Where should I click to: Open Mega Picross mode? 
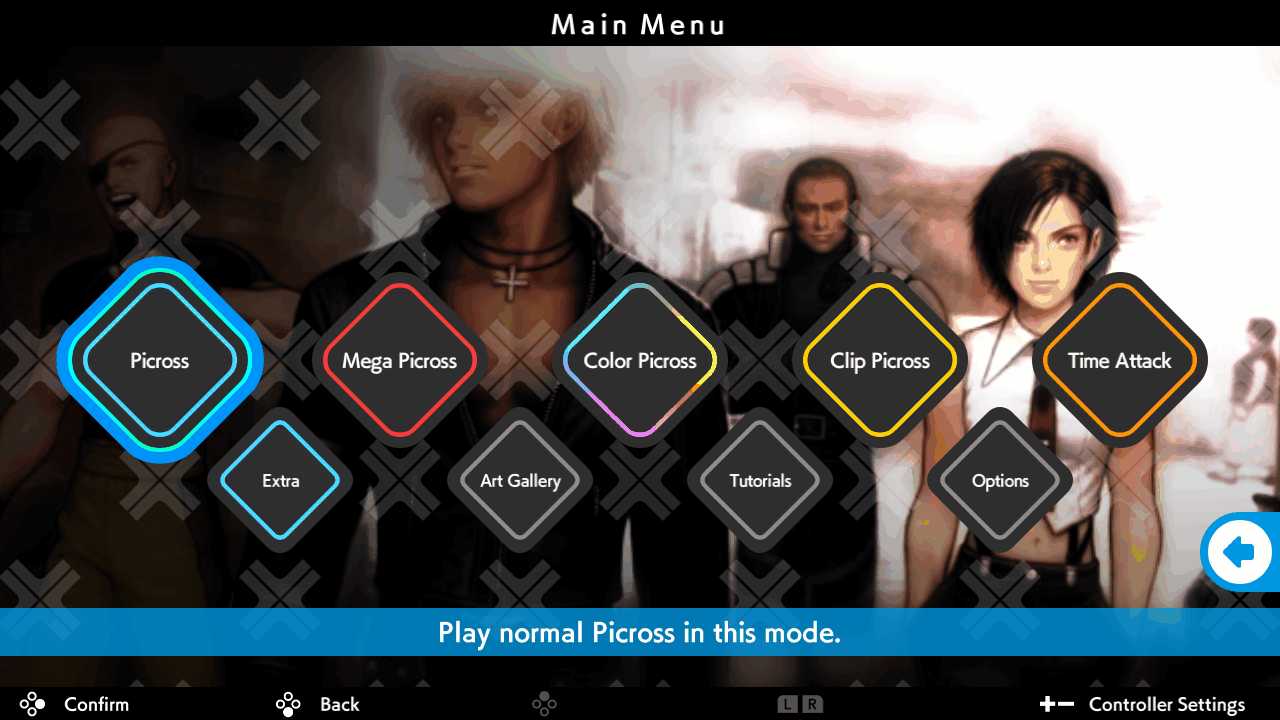(x=400, y=361)
